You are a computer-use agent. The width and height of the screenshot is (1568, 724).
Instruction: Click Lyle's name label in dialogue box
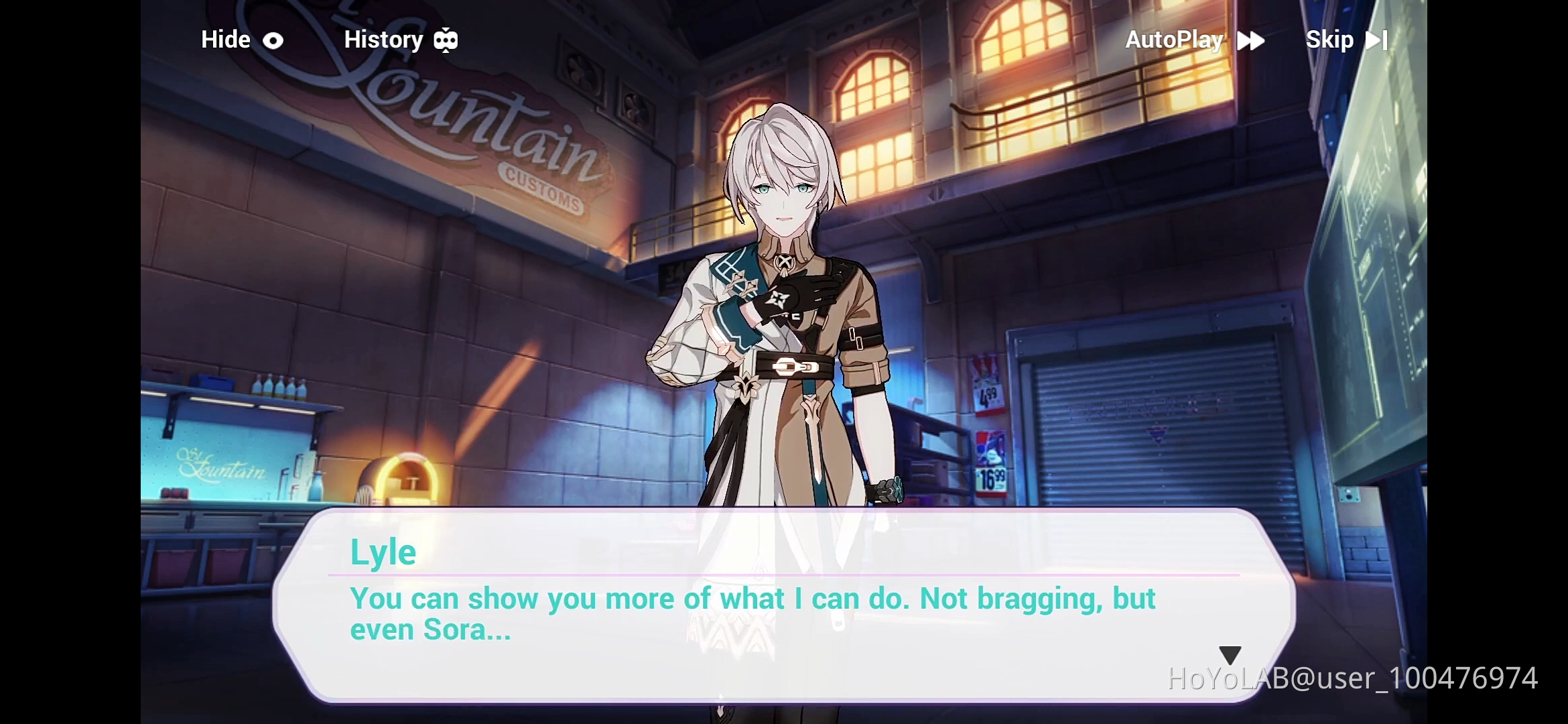pyautogui.click(x=383, y=551)
